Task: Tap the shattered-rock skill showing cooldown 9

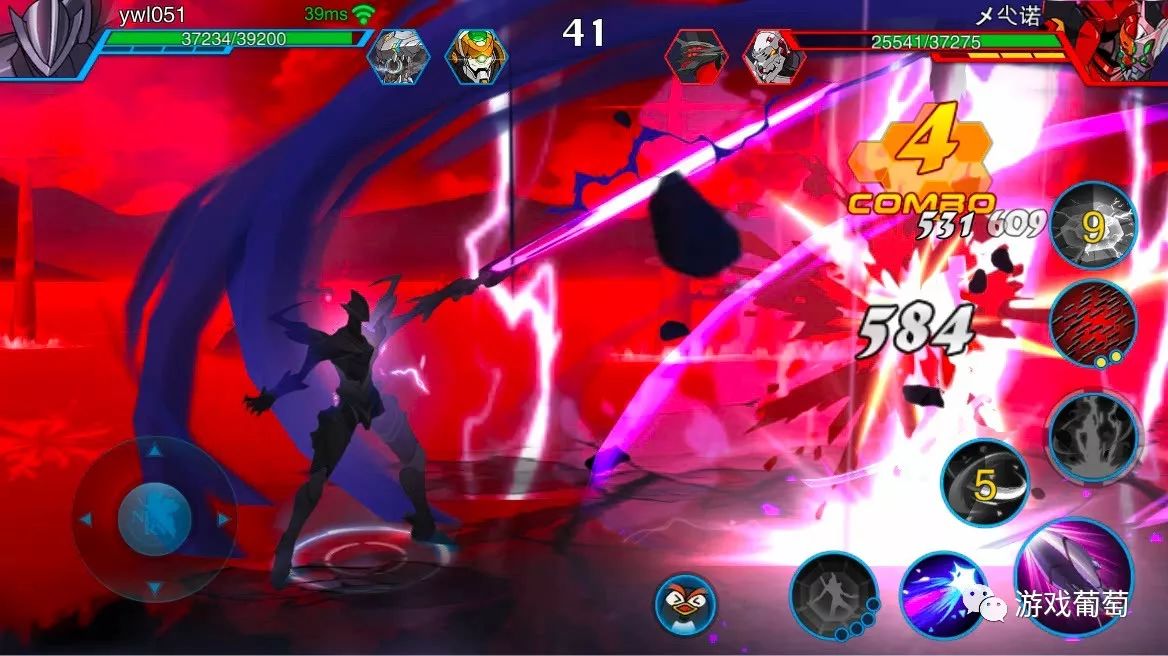Action: click(x=1093, y=227)
